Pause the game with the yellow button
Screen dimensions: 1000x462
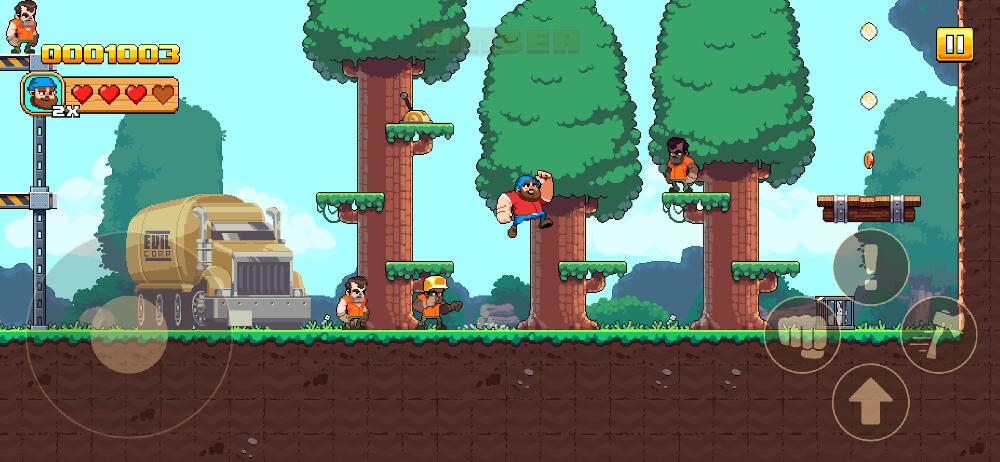pos(954,44)
